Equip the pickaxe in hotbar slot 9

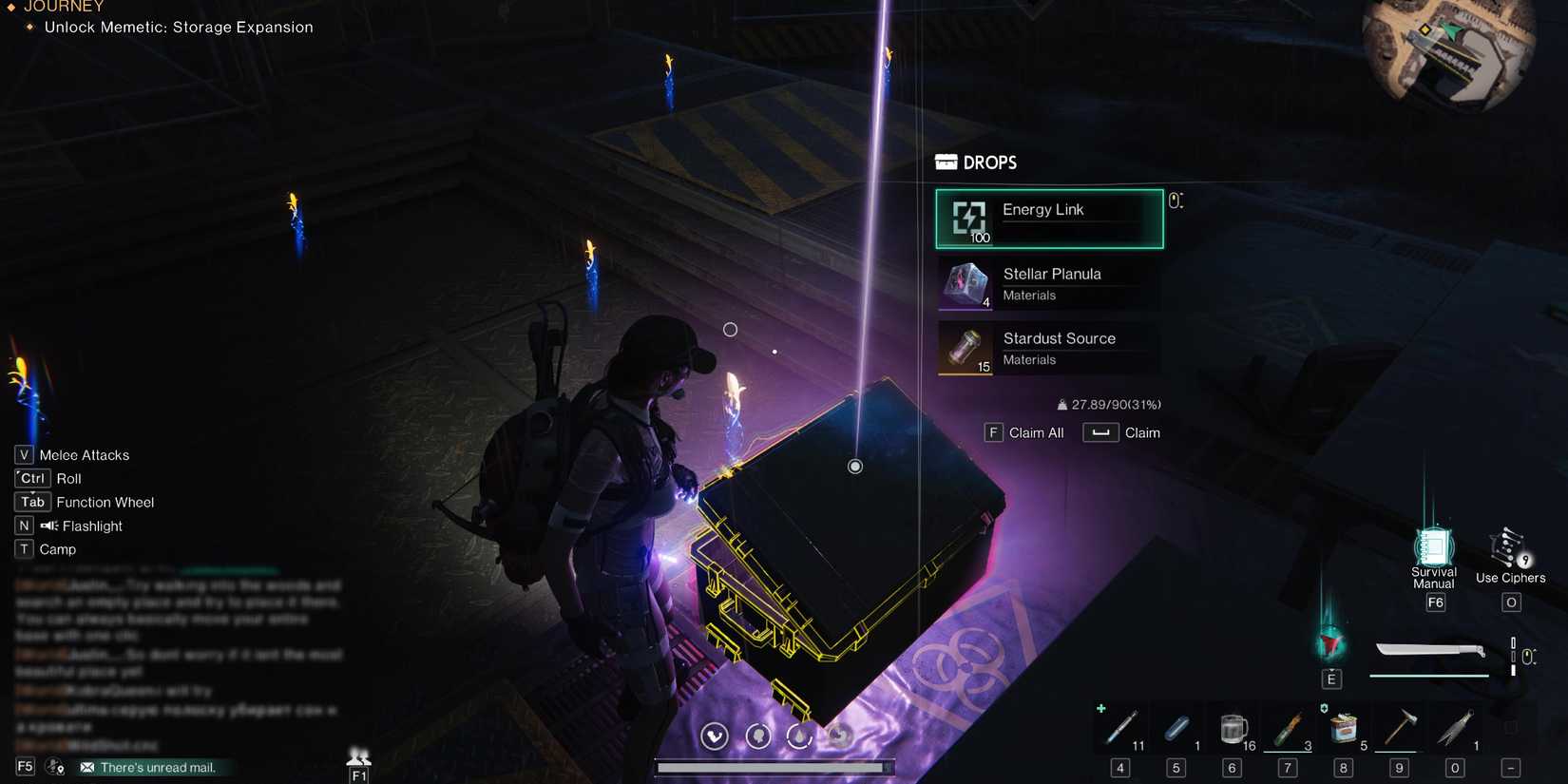pos(1399,727)
